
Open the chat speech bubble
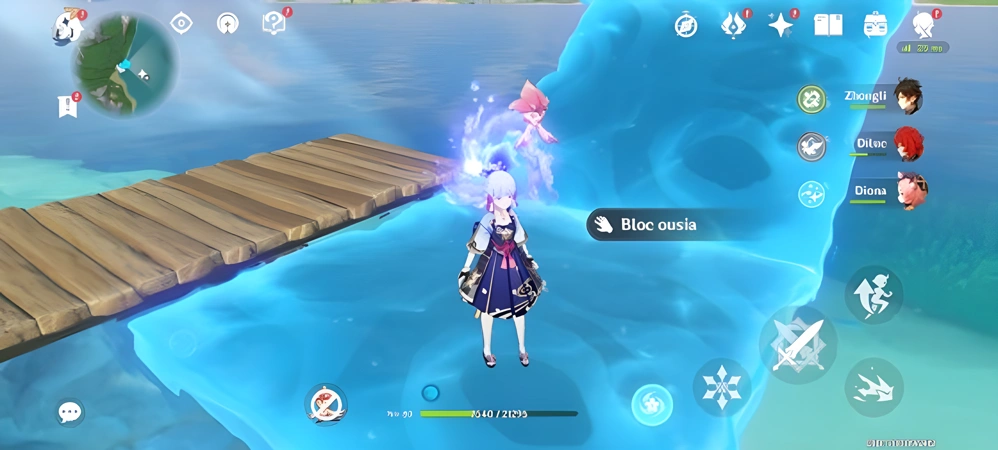point(70,412)
